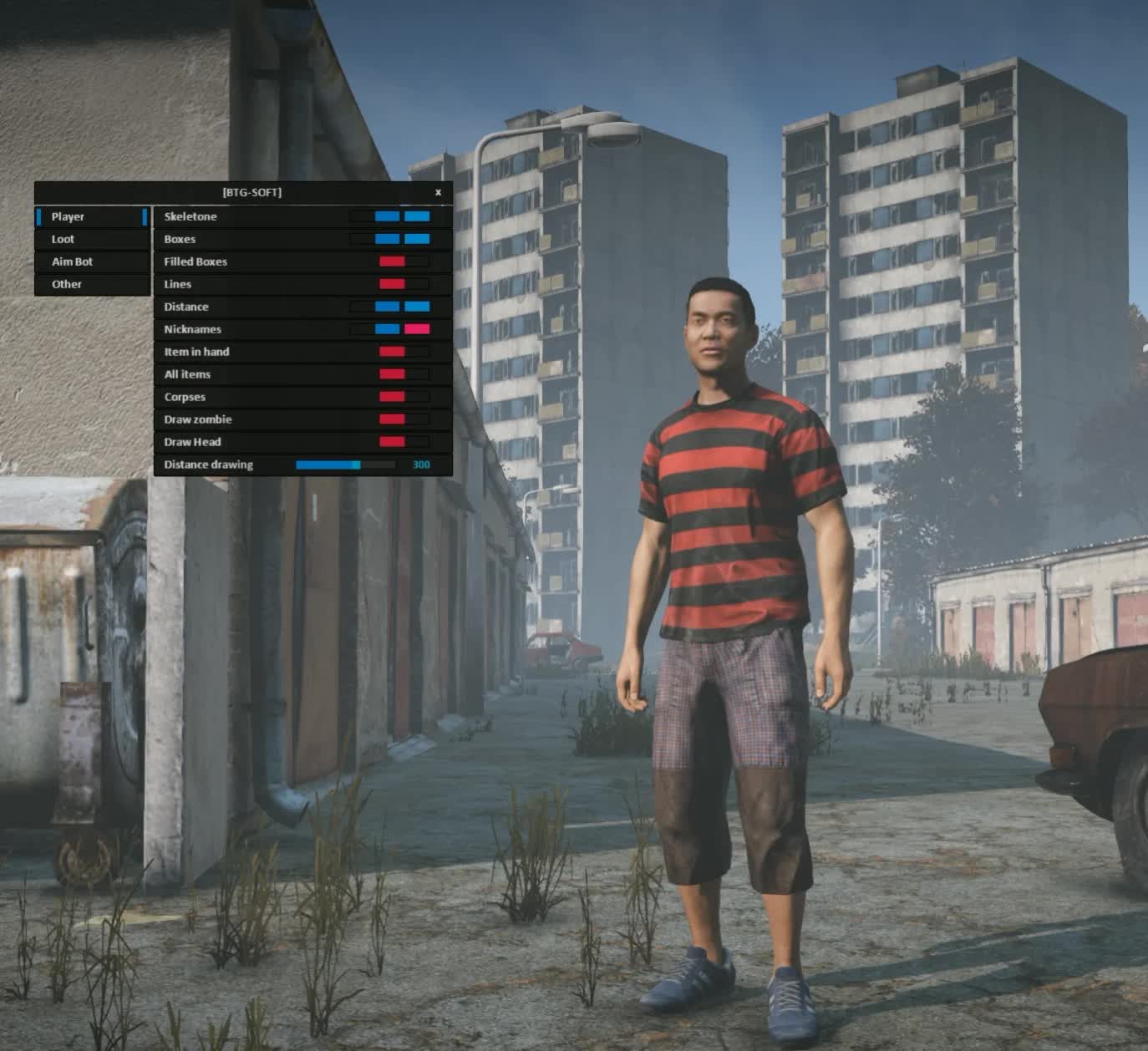Screen dimensions: 1148x1051
Task: Close the BTG-SOFT overlay window
Action: click(438, 192)
